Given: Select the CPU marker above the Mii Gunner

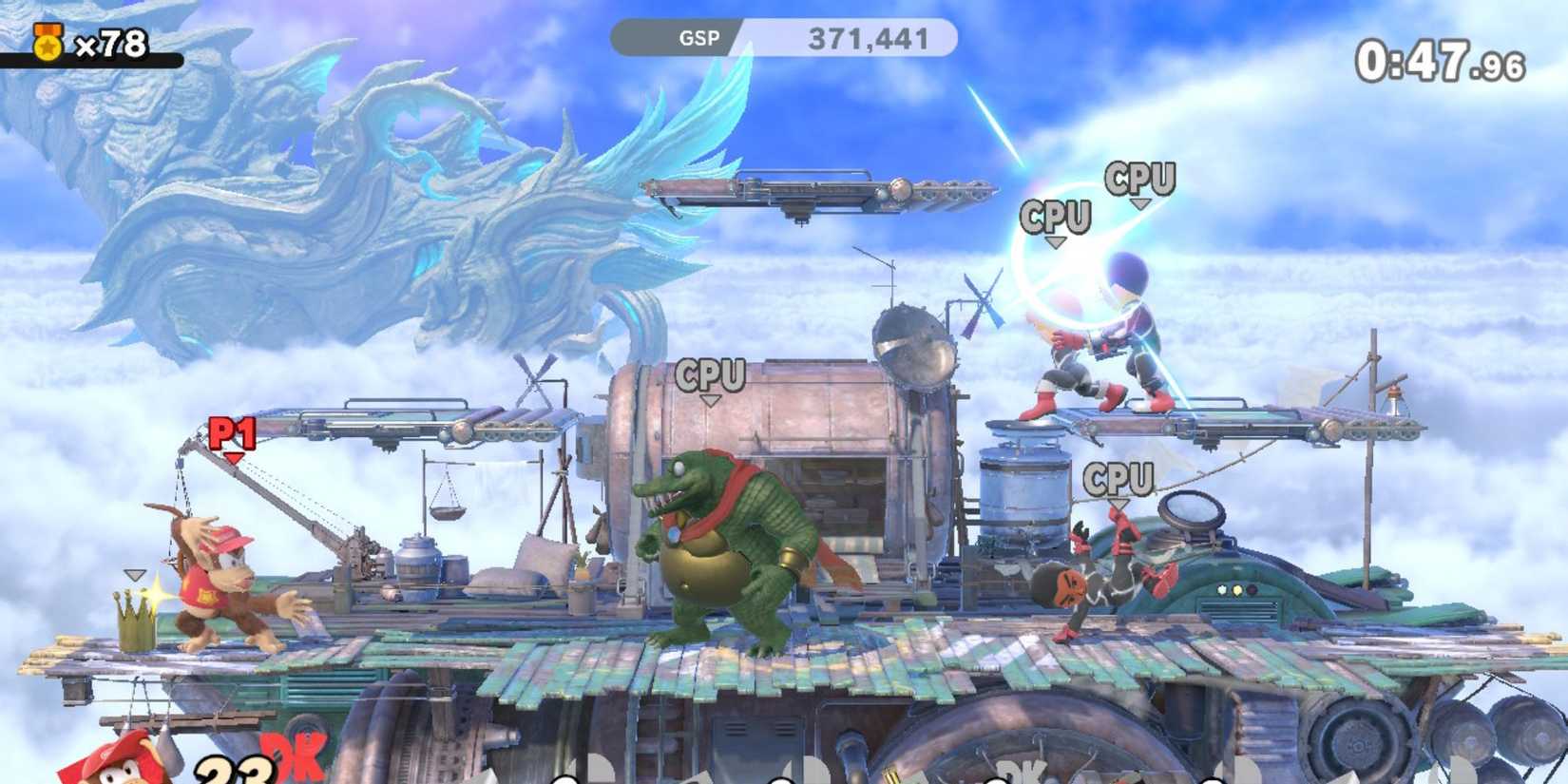Looking at the screenshot, I should 1139,177.
